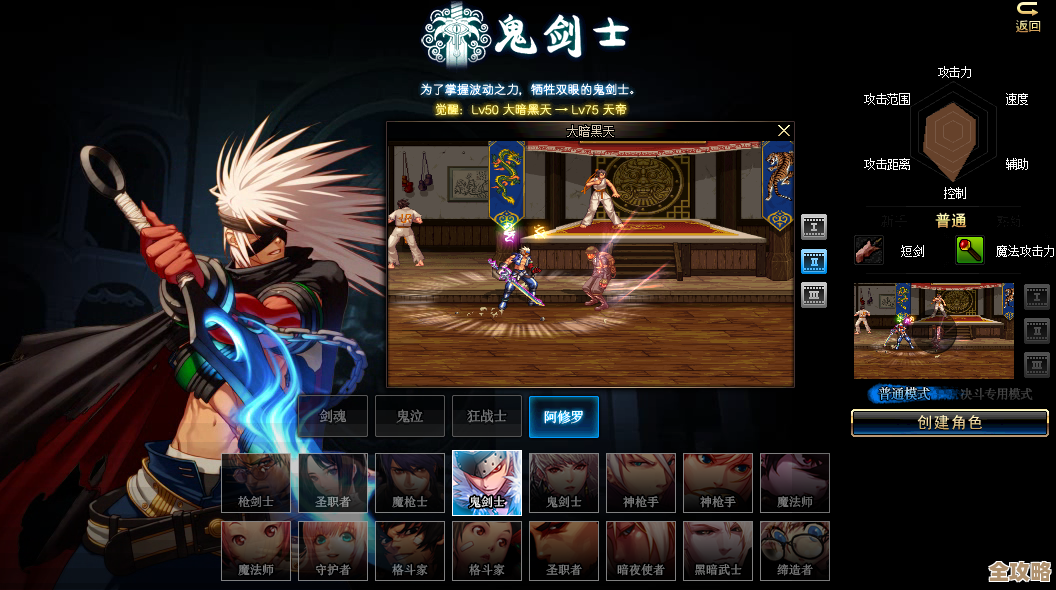
Task: Choose the 魔枪士 character portrait
Action: click(410, 483)
